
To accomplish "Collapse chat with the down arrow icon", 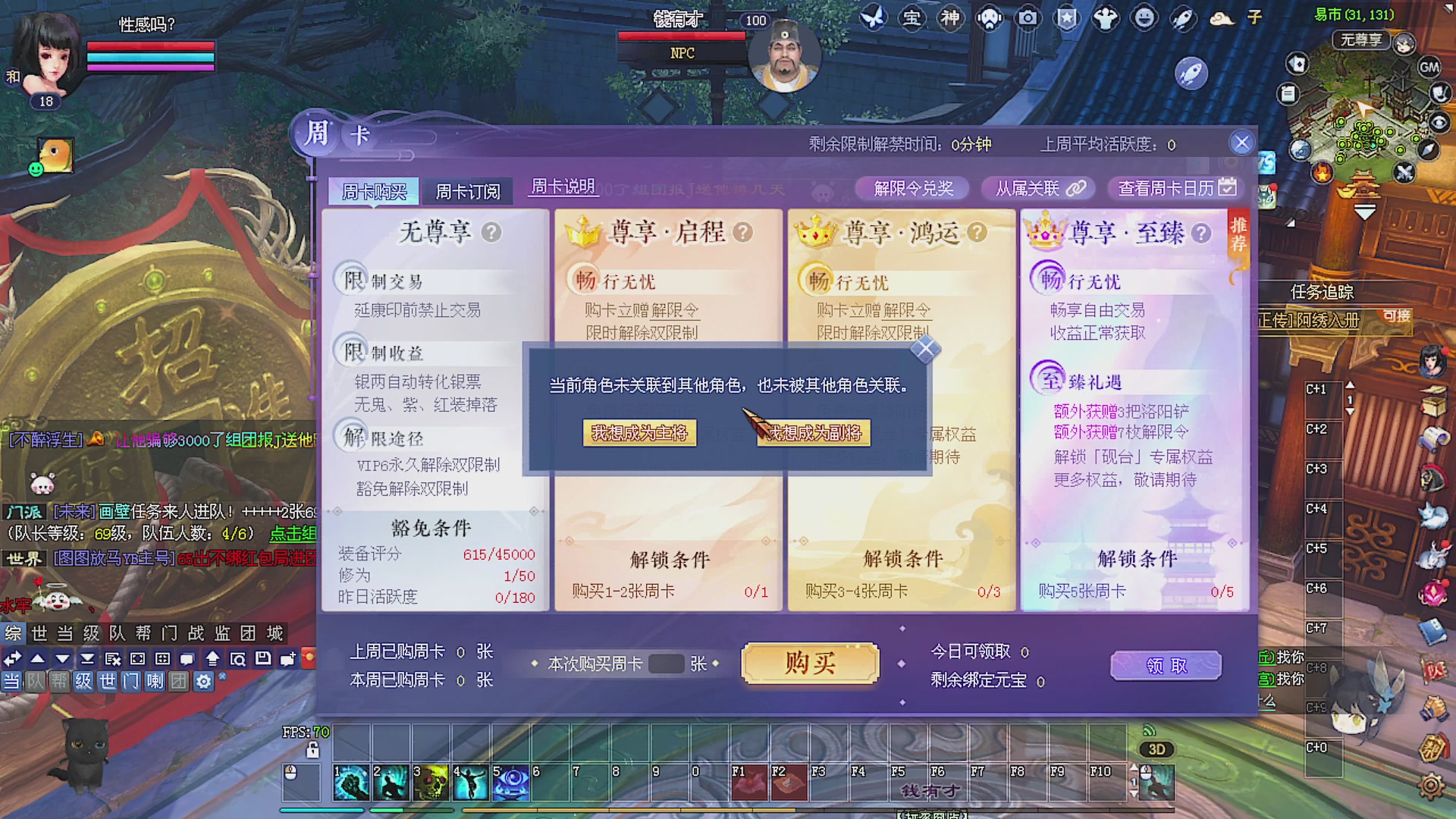I will point(63,659).
